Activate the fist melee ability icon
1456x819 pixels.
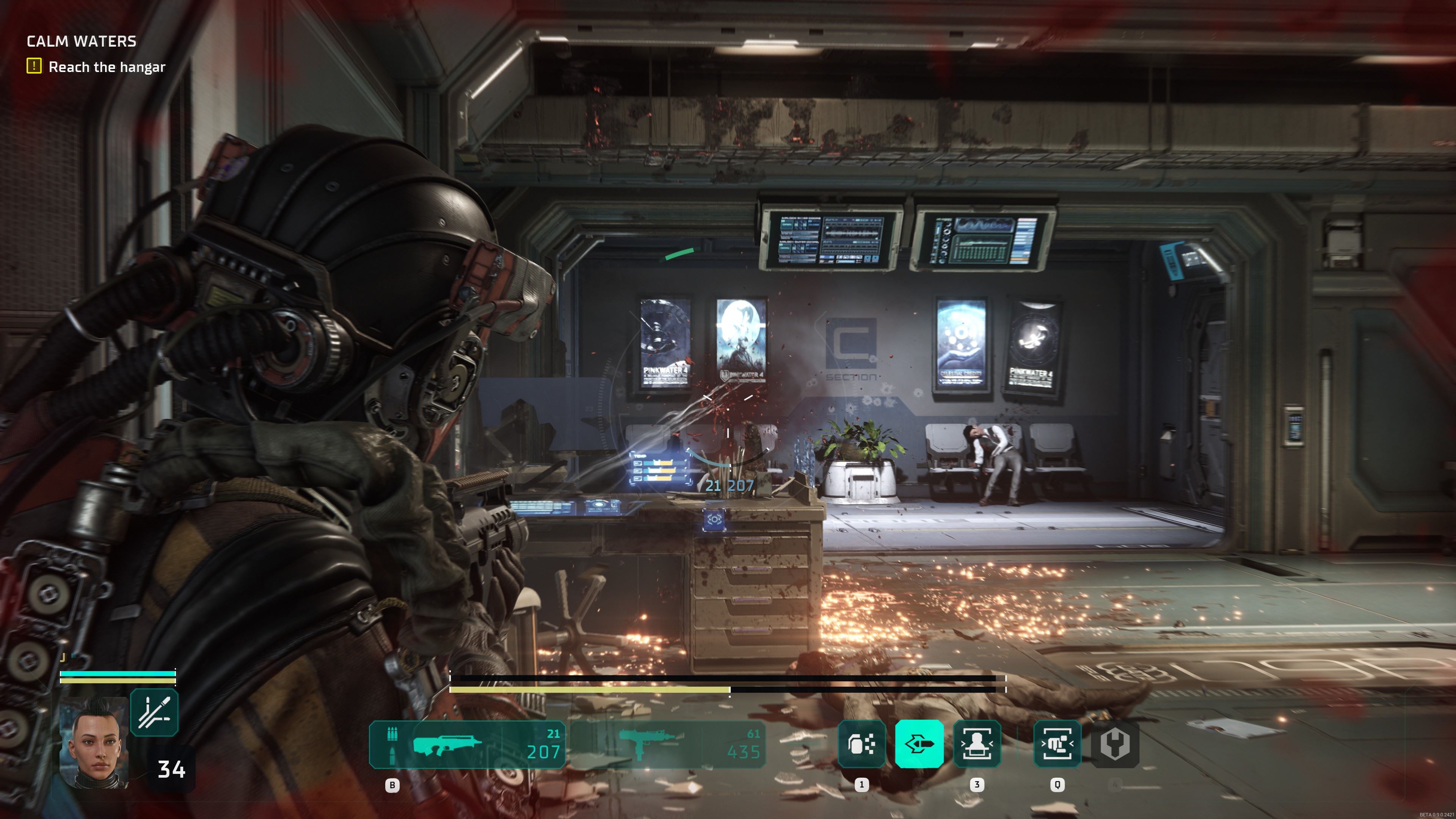point(1057,744)
